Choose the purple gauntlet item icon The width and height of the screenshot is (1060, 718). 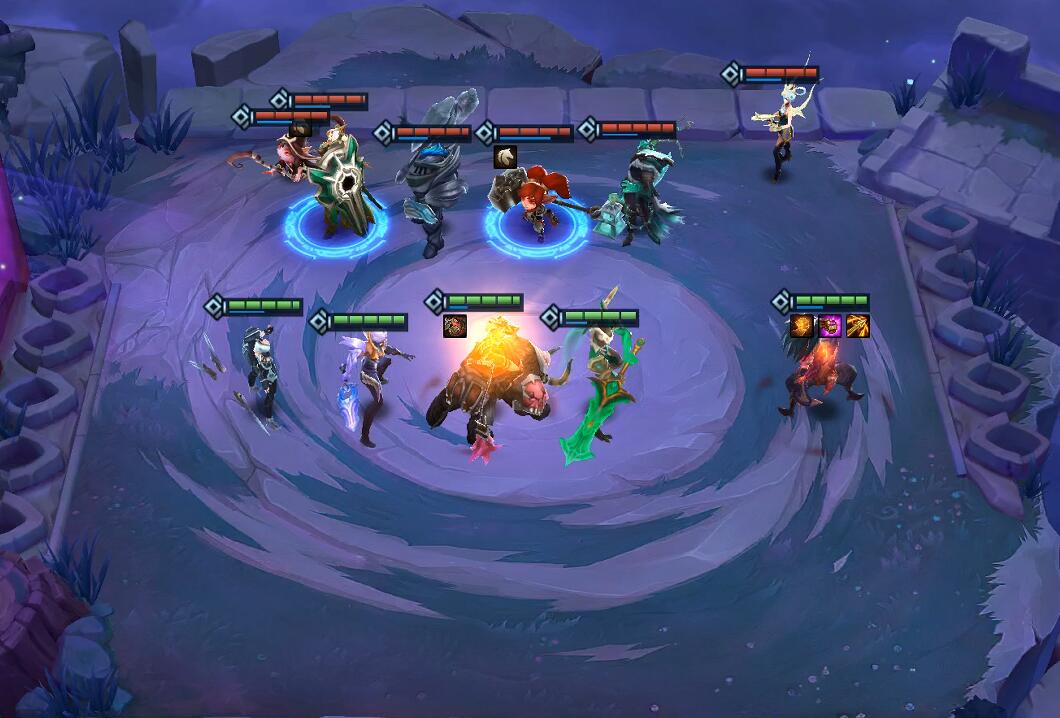[830, 326]
